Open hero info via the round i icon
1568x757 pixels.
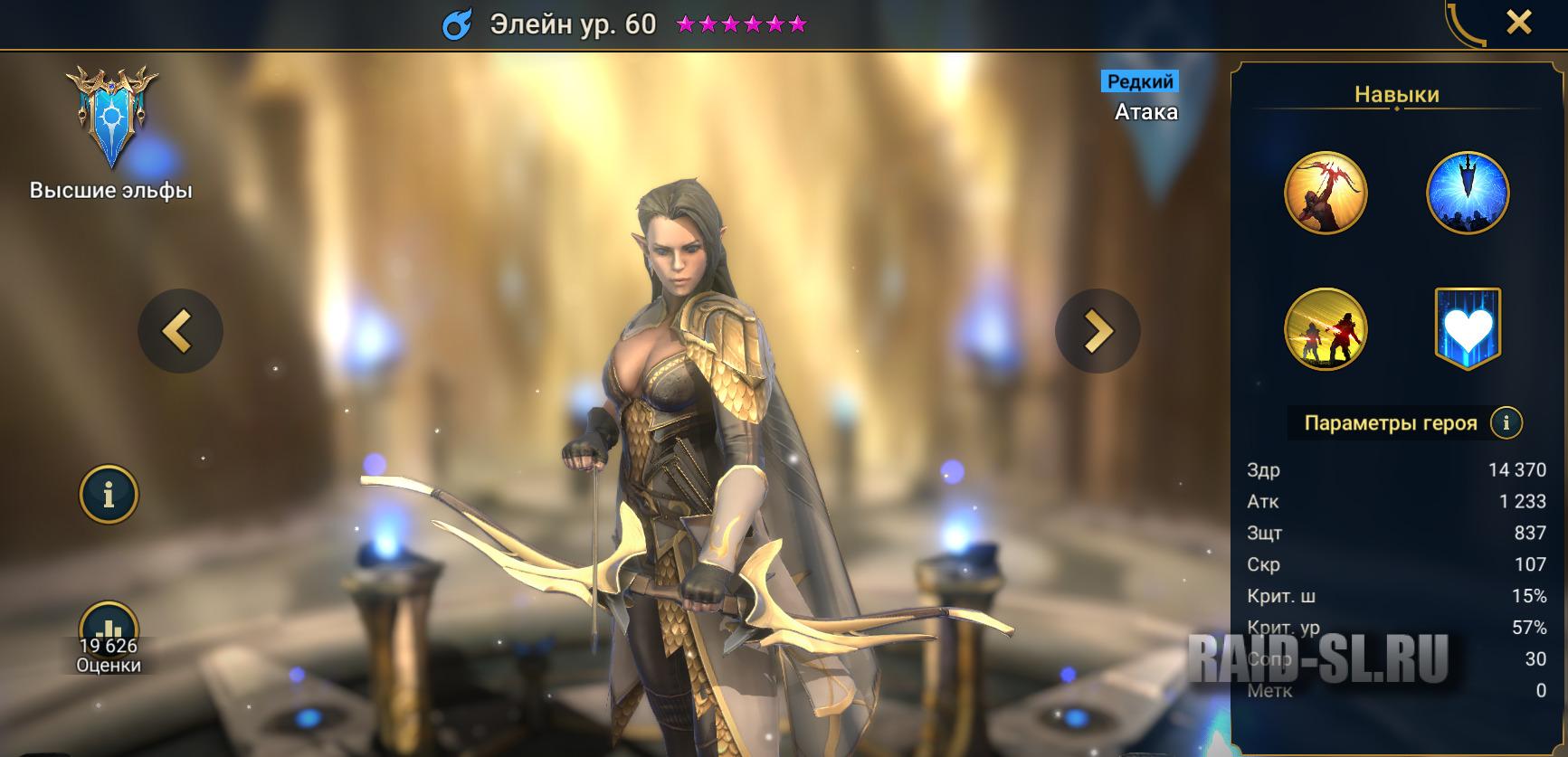109,493
